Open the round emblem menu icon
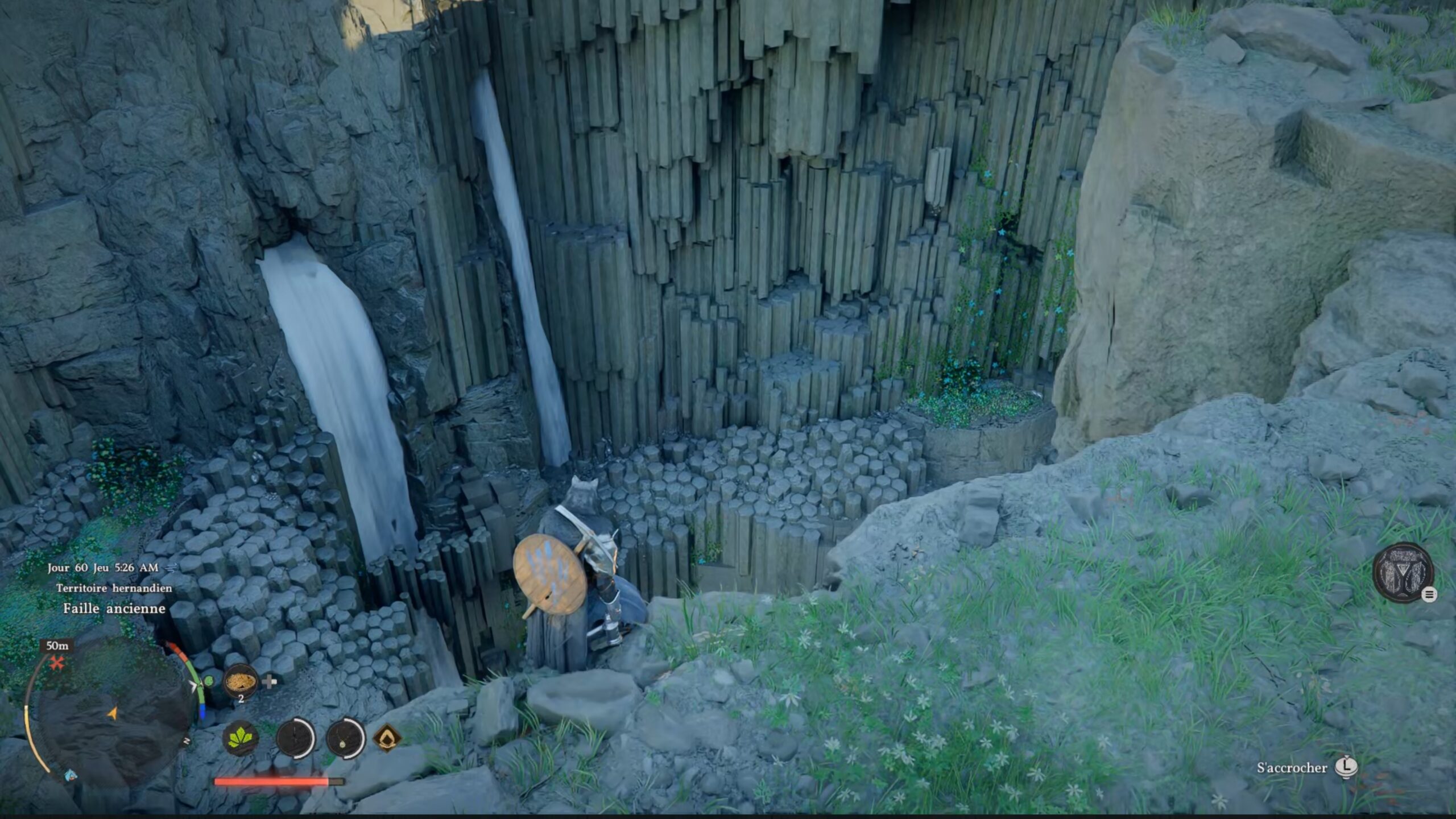1456x819 pixels. (x=1403, y=572)
